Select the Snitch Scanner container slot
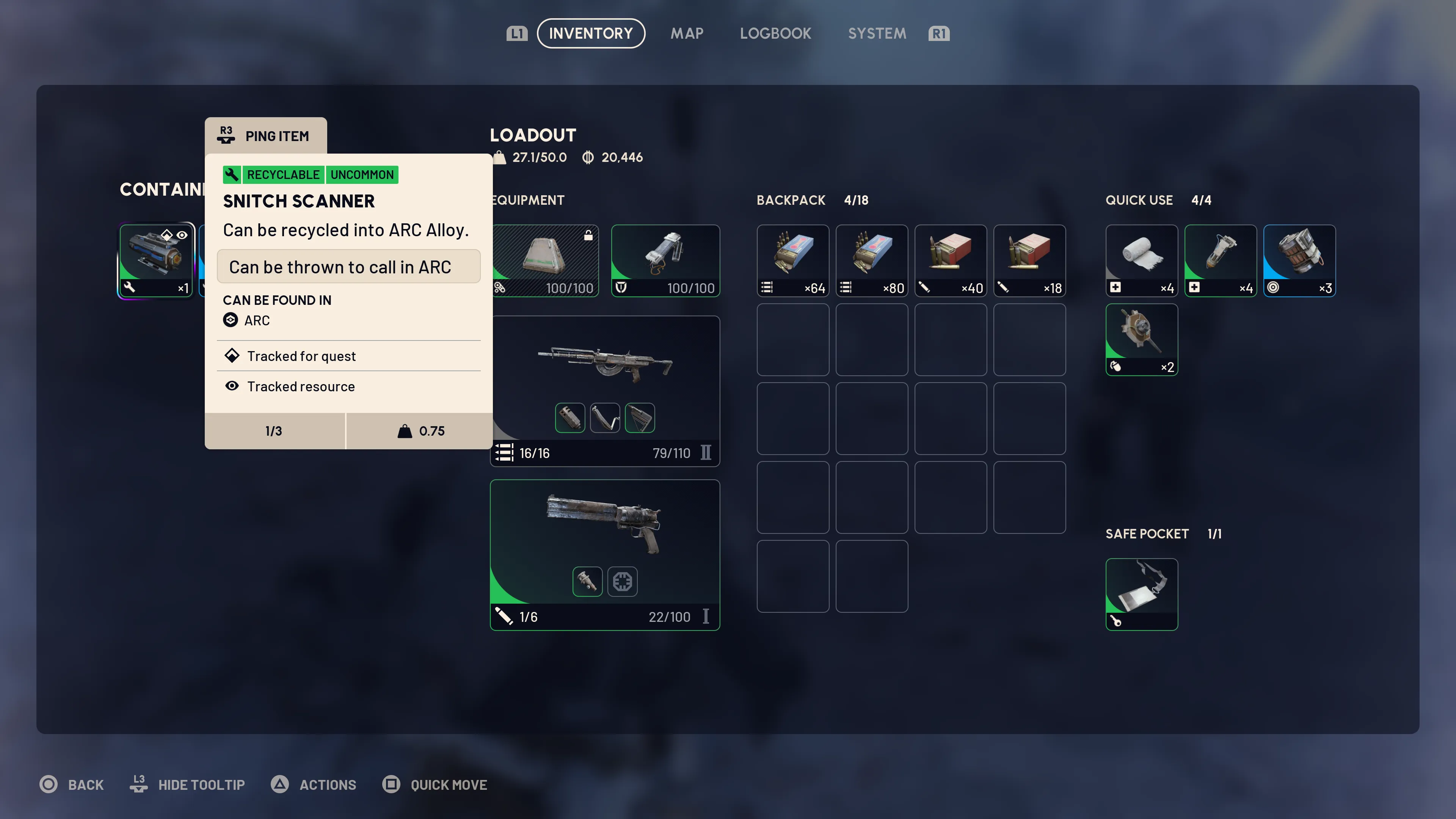 click(156, 260)
